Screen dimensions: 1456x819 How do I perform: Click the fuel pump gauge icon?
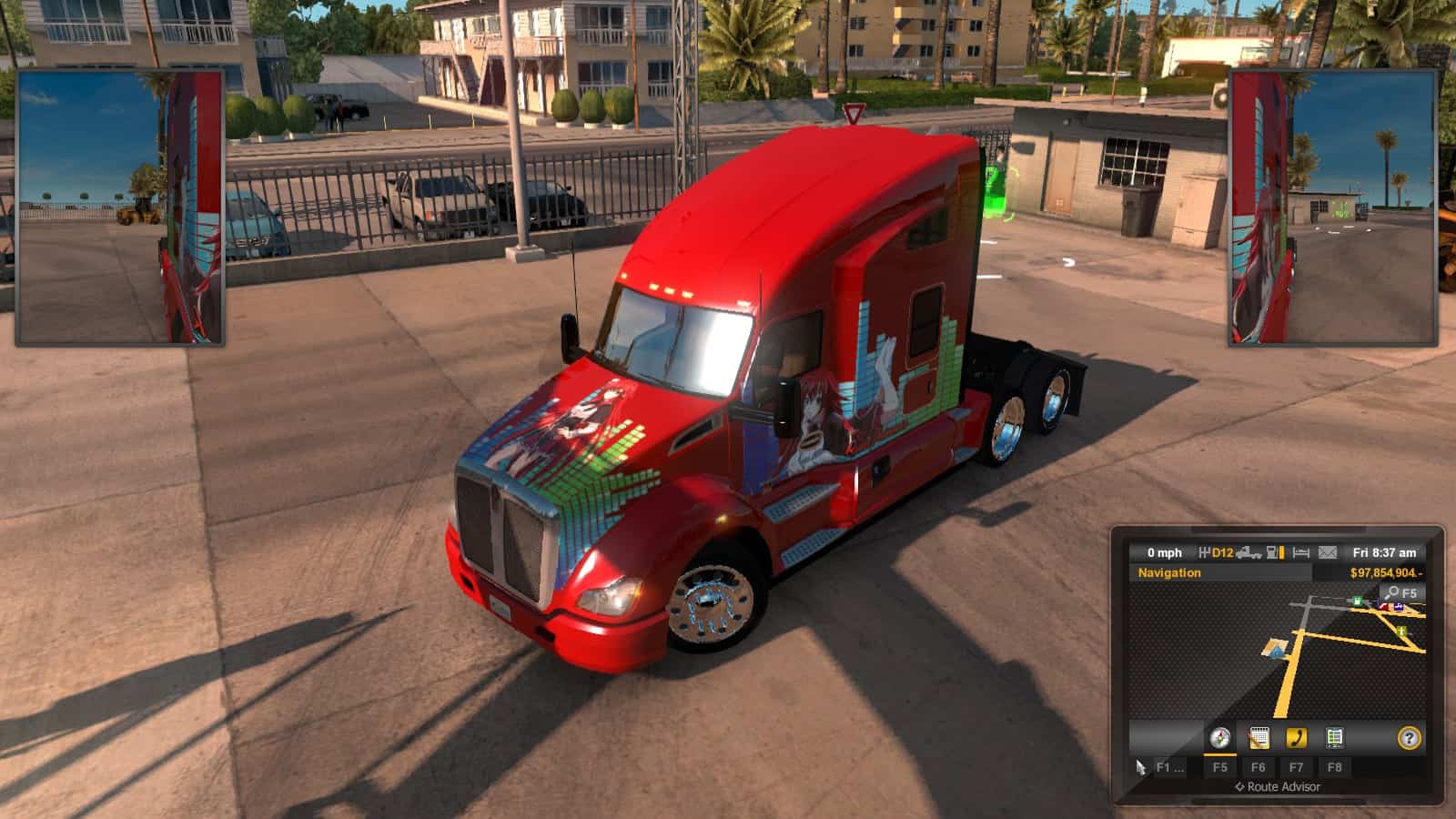tap(1275, 552)
